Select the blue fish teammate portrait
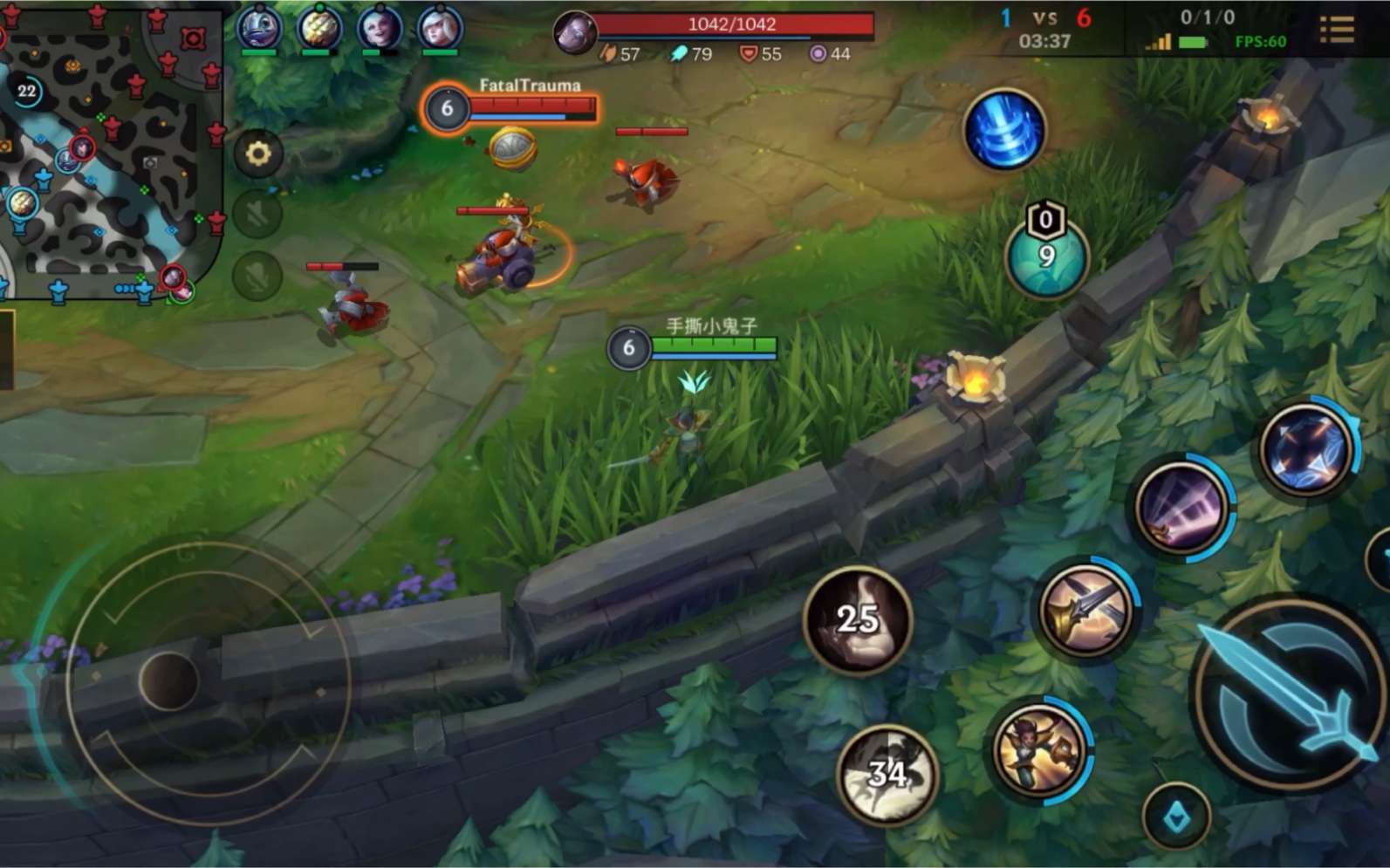The height and width of the screenshot is (868, 1390). pos(259,29)
